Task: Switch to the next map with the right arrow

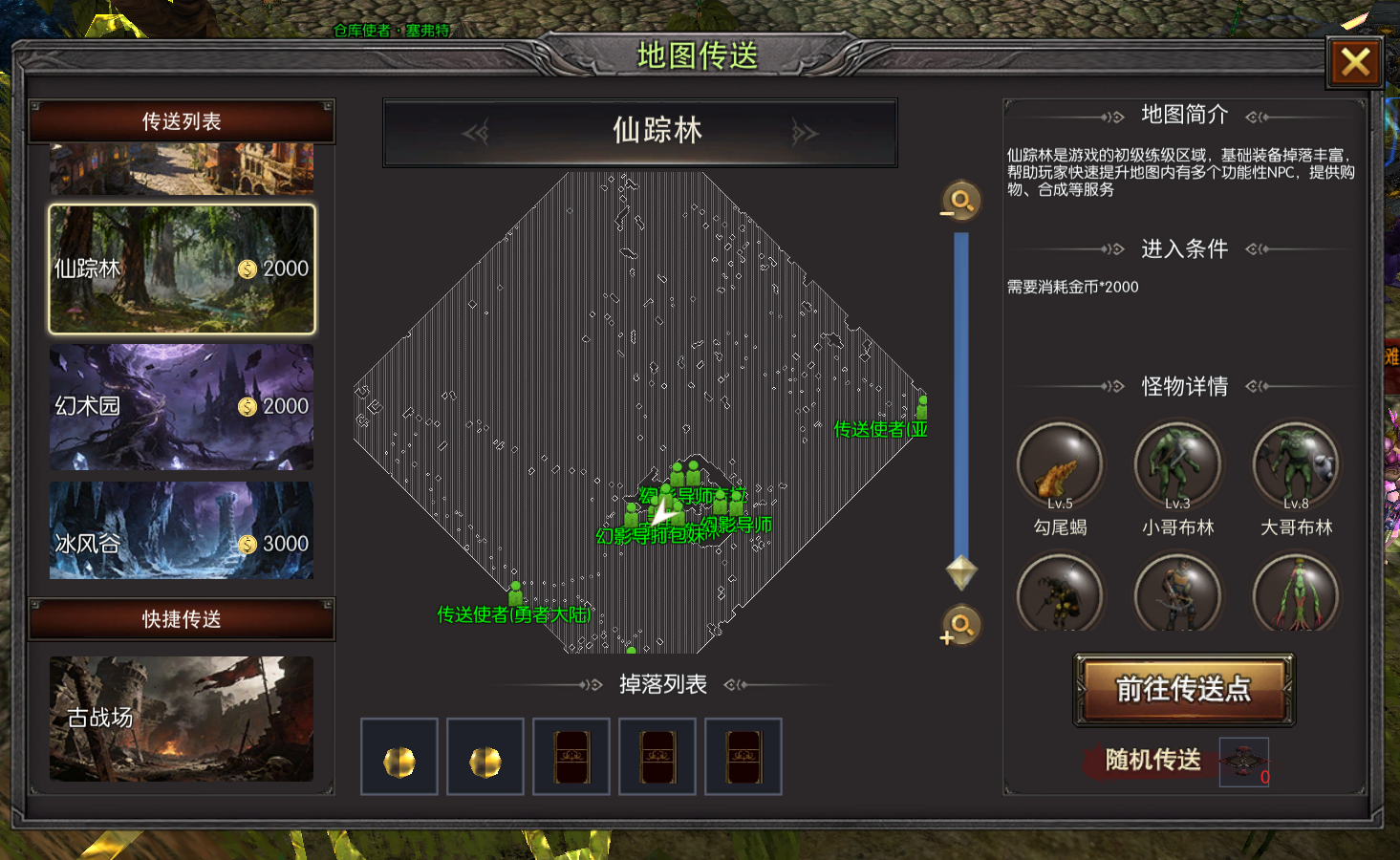Action: 805,133
